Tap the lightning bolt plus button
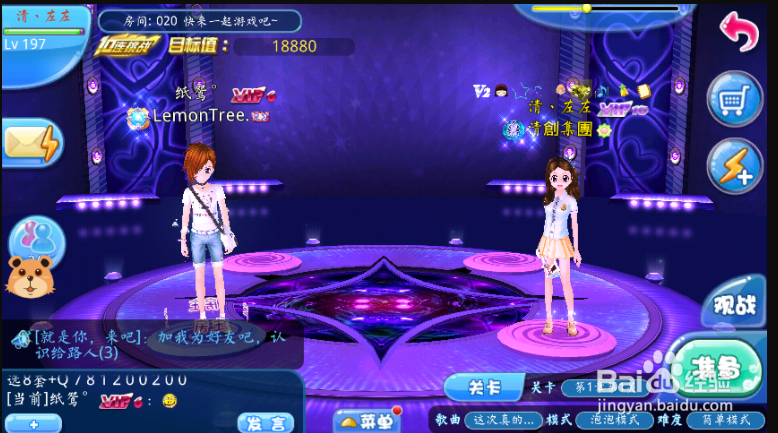This screenshot has height=433, width=778. pyautogui.click(x=735, y=164)
